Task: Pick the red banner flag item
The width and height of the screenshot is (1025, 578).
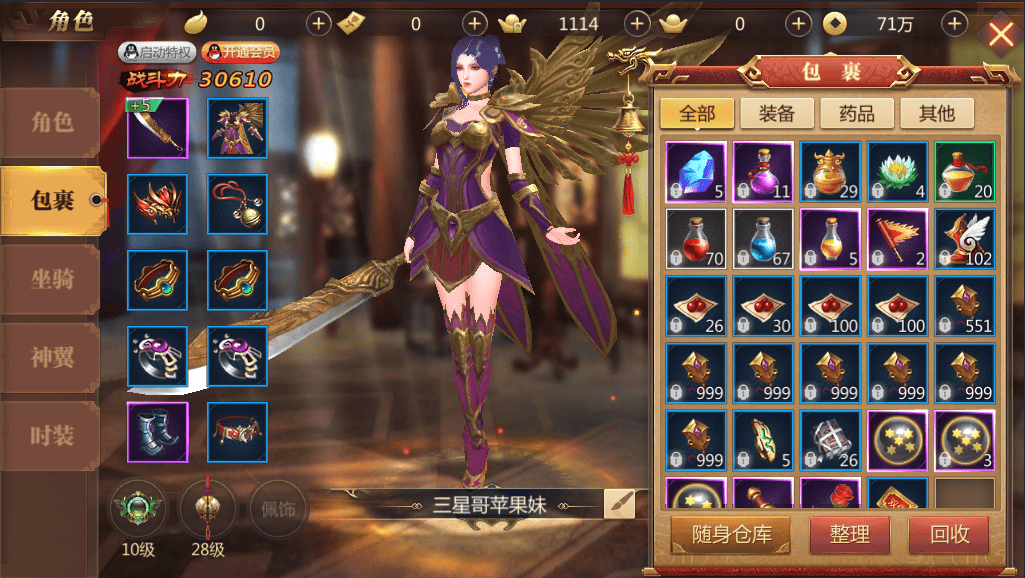Action: (897, 239)
